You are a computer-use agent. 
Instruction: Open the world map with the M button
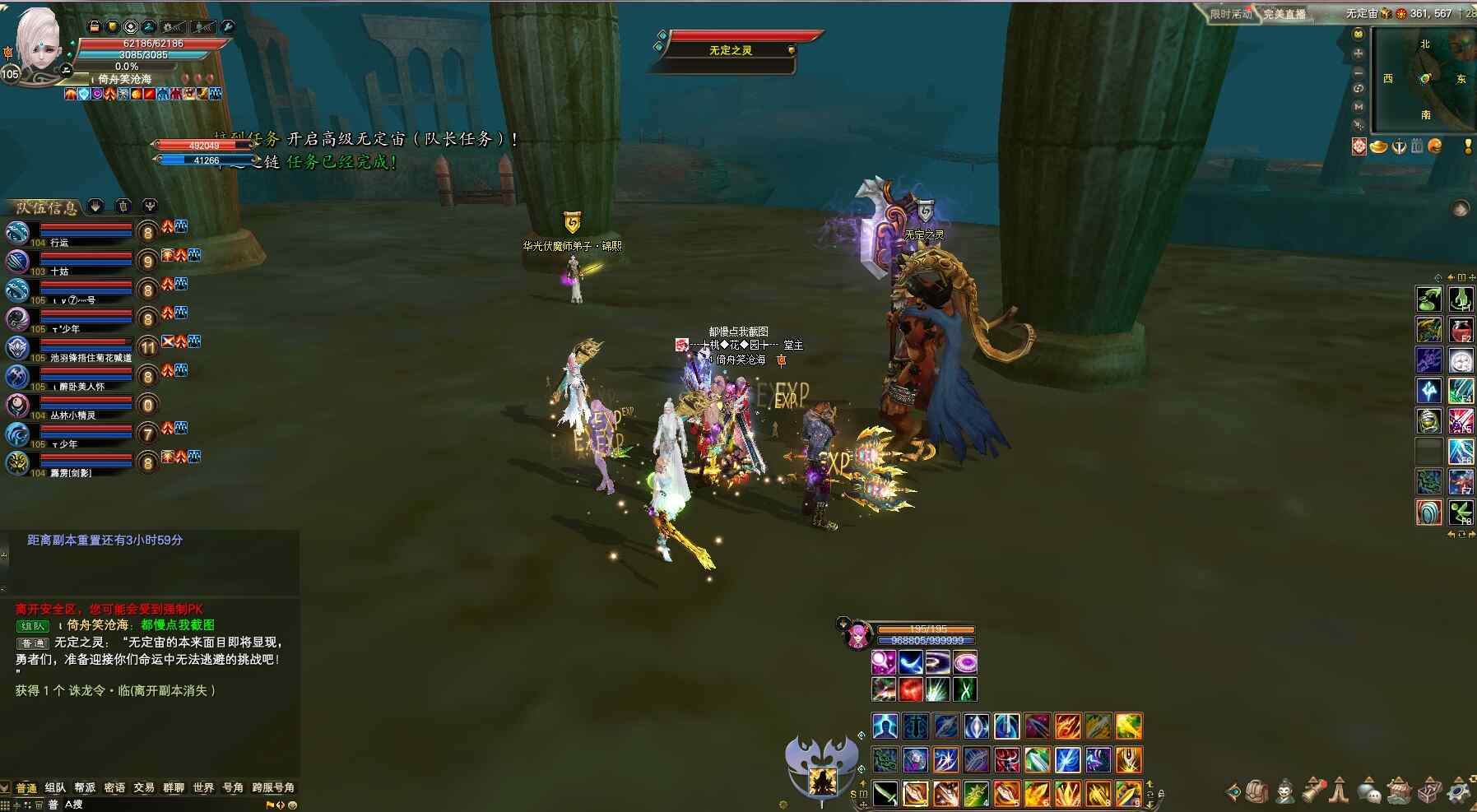click(x=1359, y=107)
